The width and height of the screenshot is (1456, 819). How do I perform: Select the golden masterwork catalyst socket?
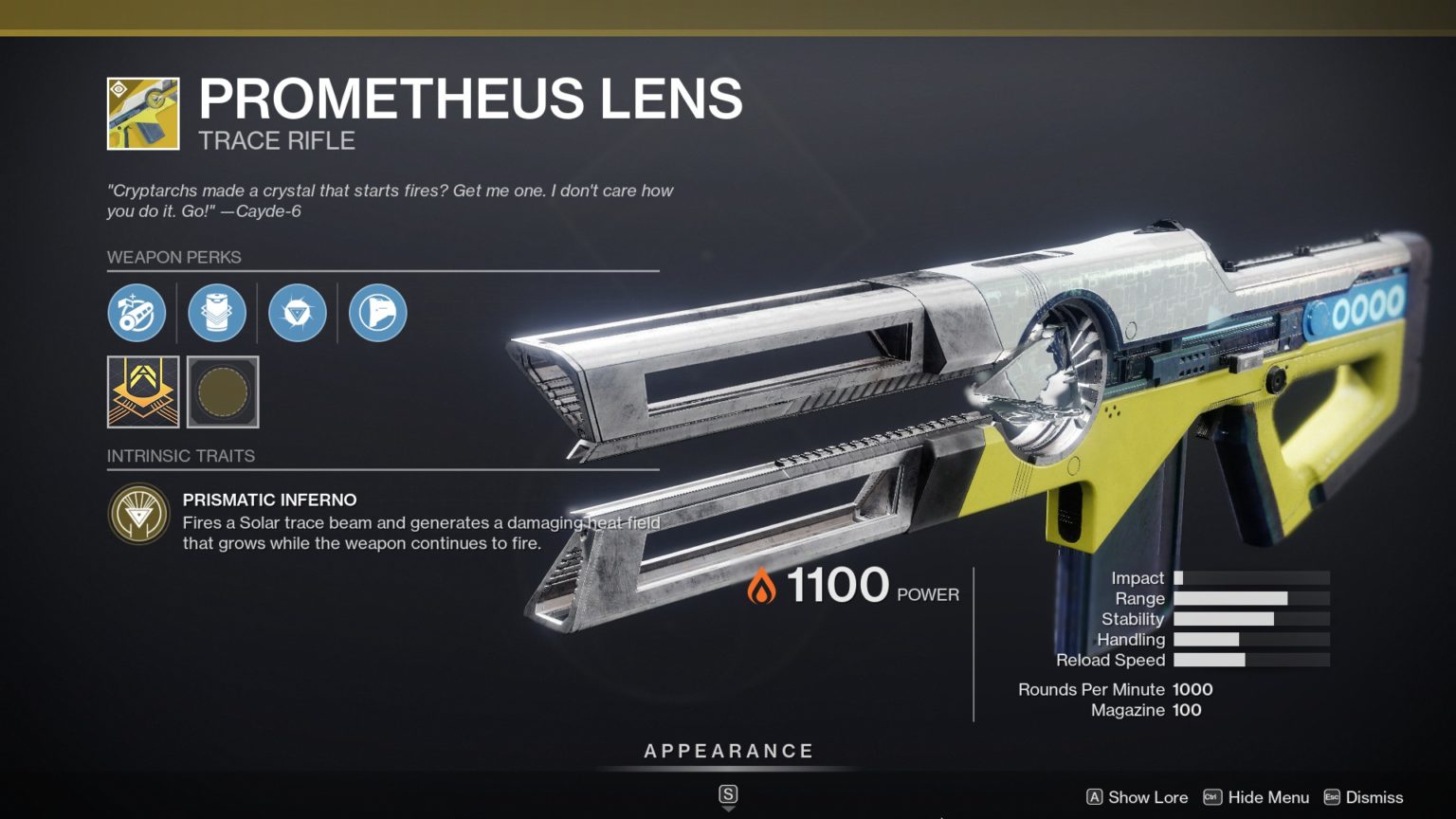tap(141, 392)
